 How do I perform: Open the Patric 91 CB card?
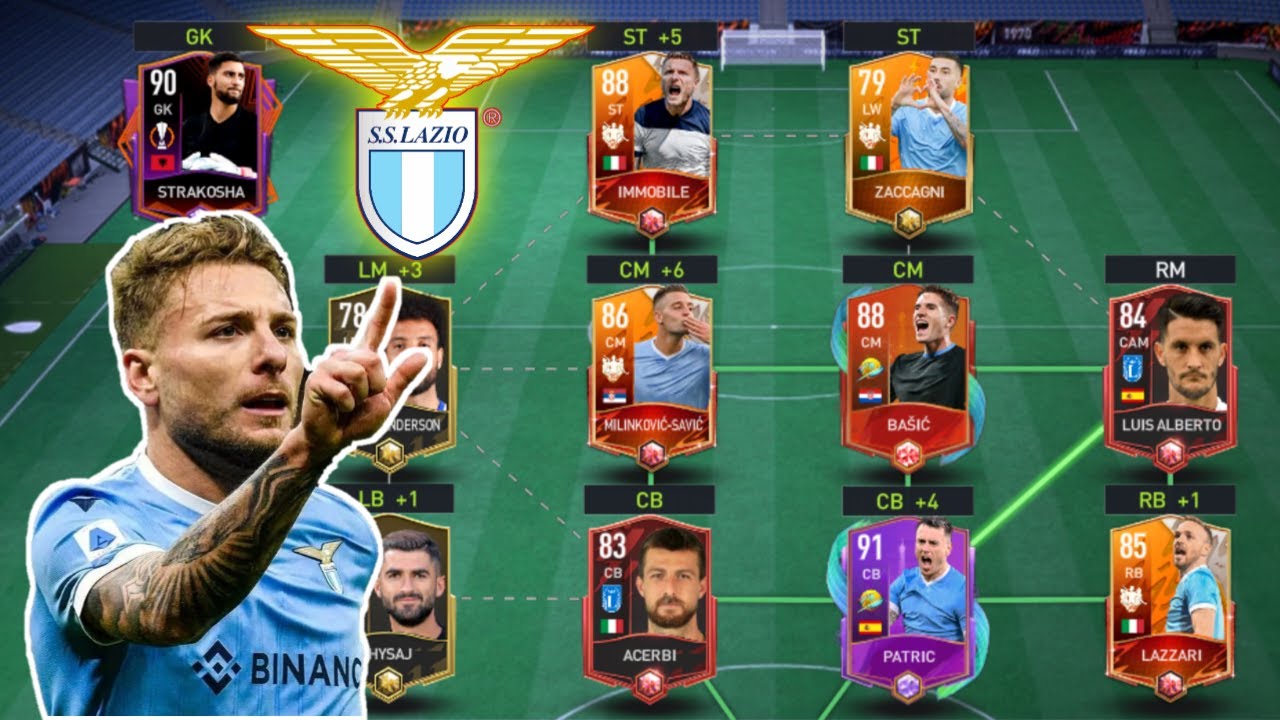point(908,602)
